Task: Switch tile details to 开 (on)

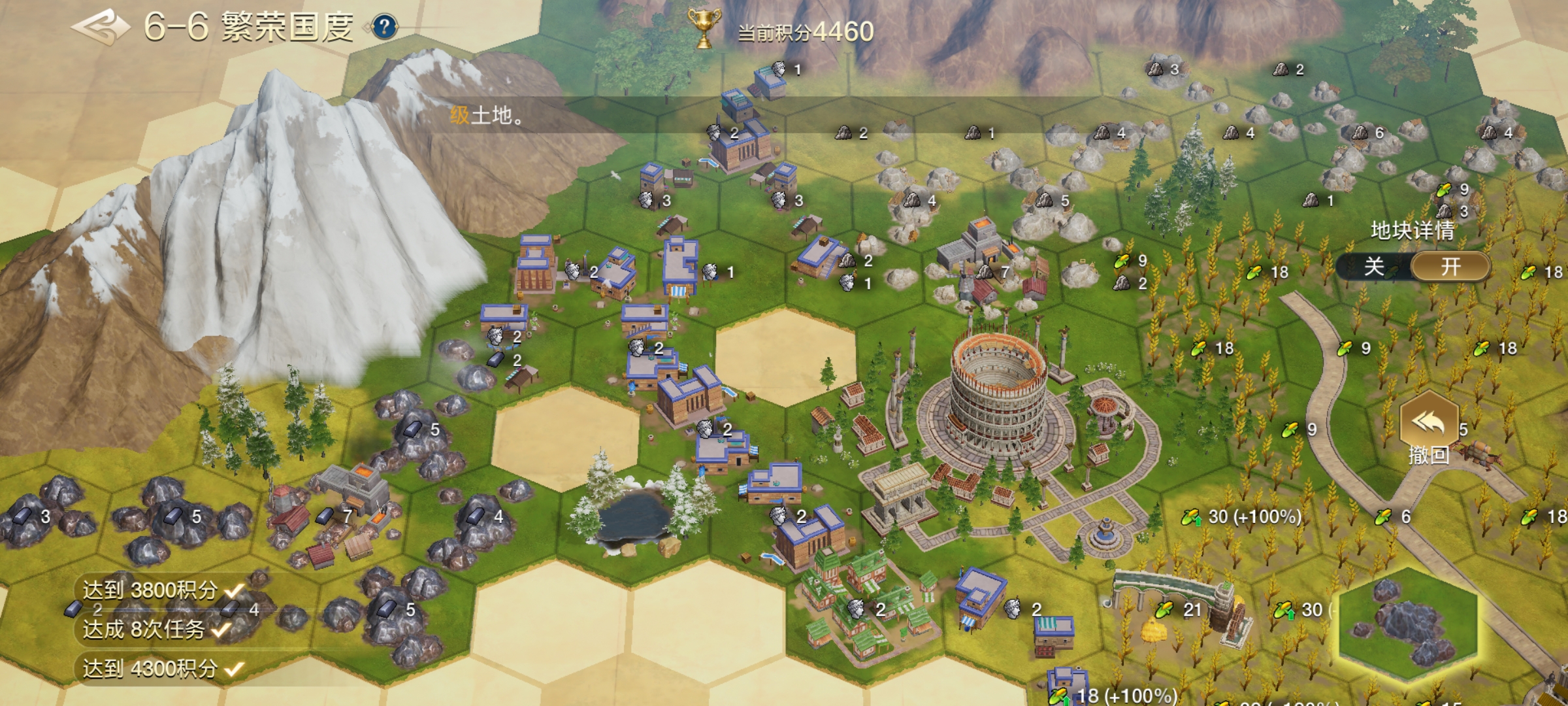Action: (1451, 267)
